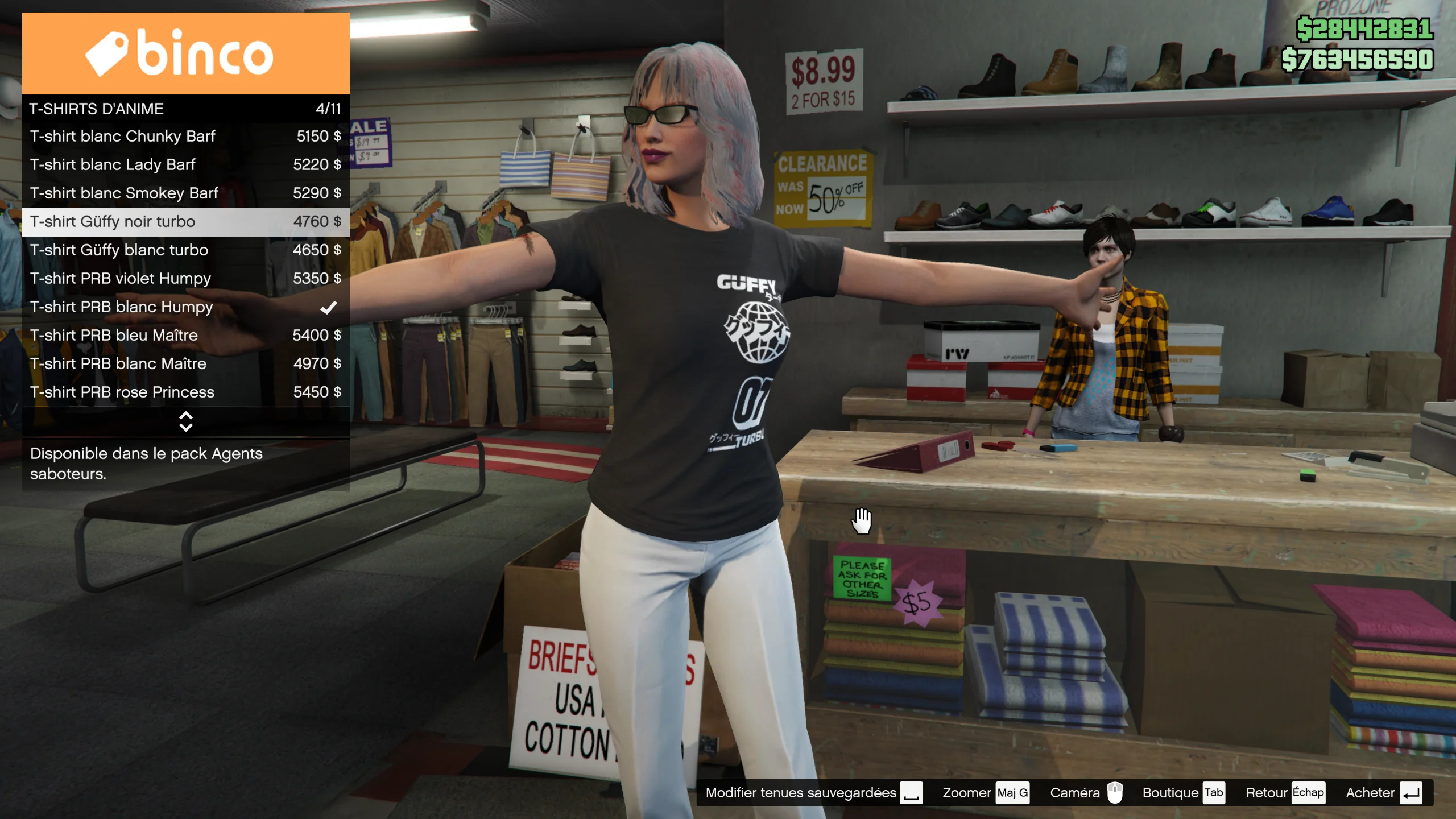The height and width of the screenshot is (819, 1456).
Task: Click Modifier tenues sauvegardées
Action: pos(813,793)
